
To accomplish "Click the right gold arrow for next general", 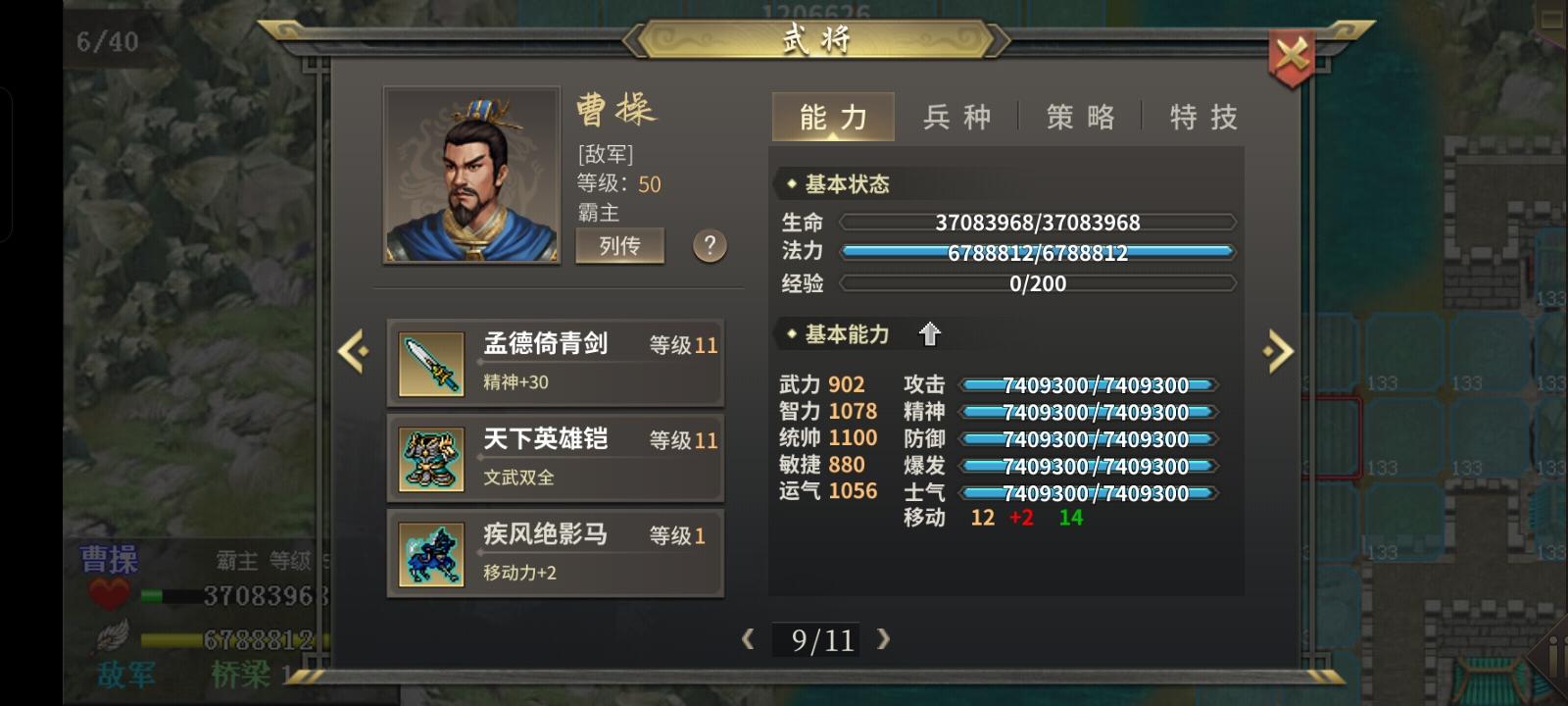I will [x=1277, y=350].
